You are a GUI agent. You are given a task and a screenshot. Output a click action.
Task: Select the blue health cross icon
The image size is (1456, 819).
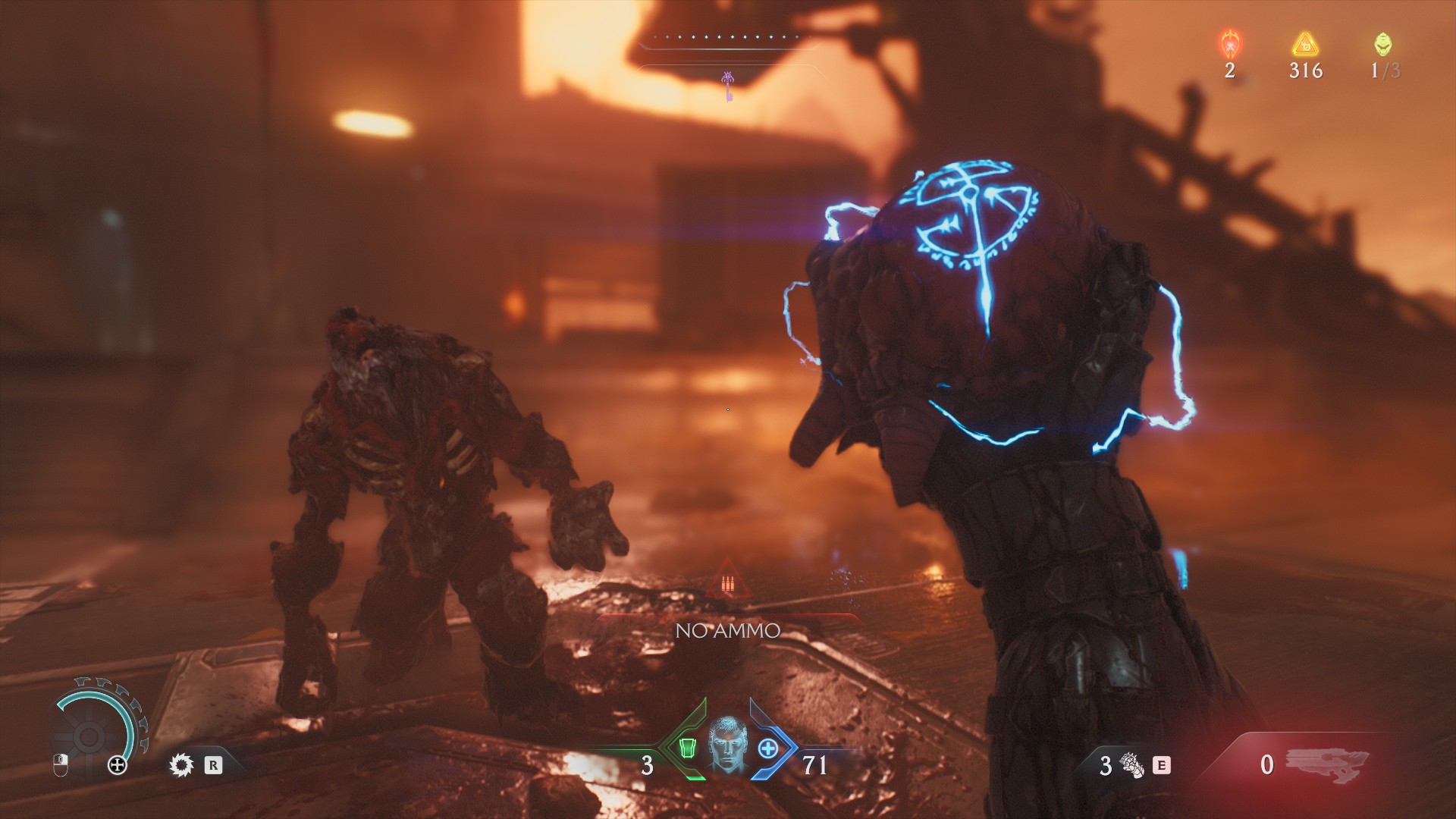click(x=768, y=748)
